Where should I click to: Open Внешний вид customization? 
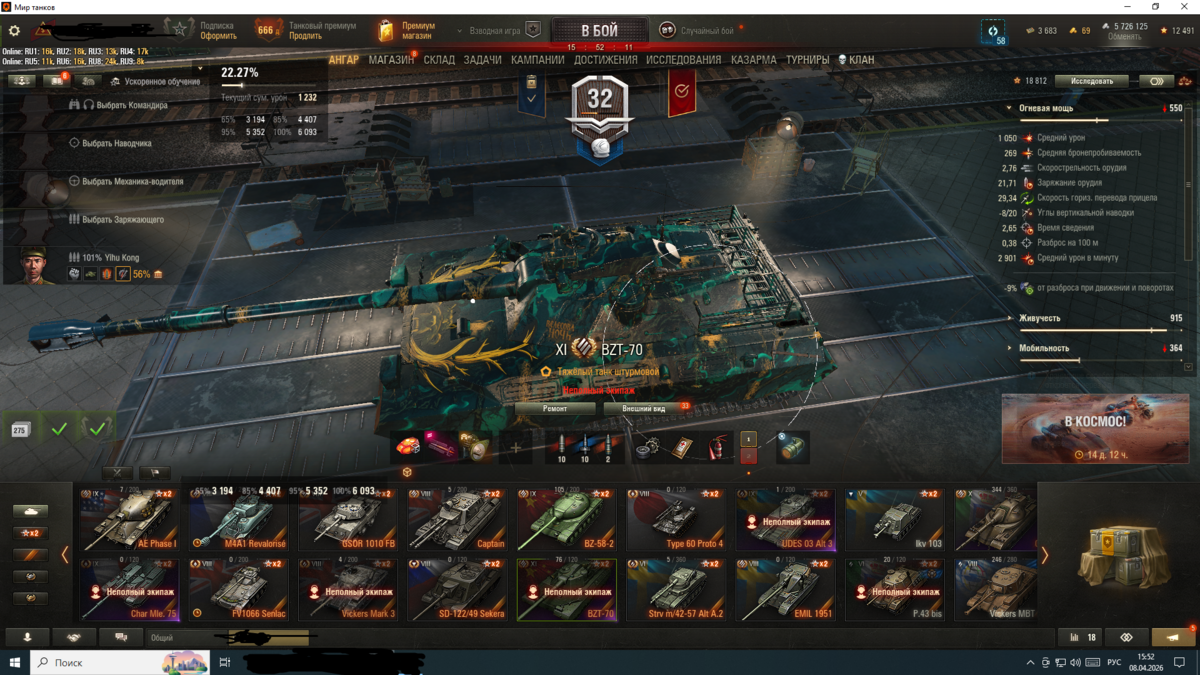[644, 408]
